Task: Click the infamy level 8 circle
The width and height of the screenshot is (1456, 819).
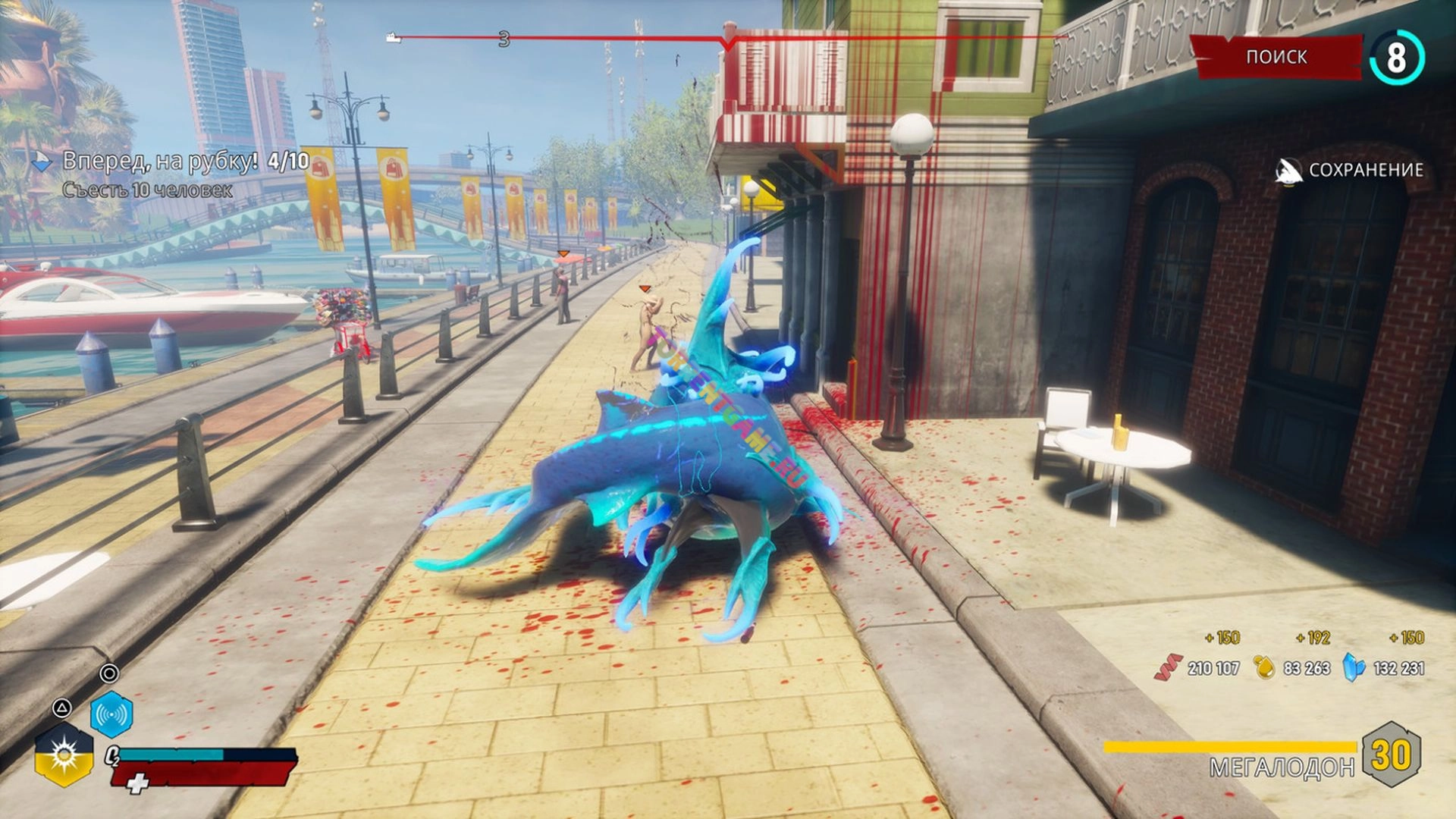Action: click(1397, 58)
